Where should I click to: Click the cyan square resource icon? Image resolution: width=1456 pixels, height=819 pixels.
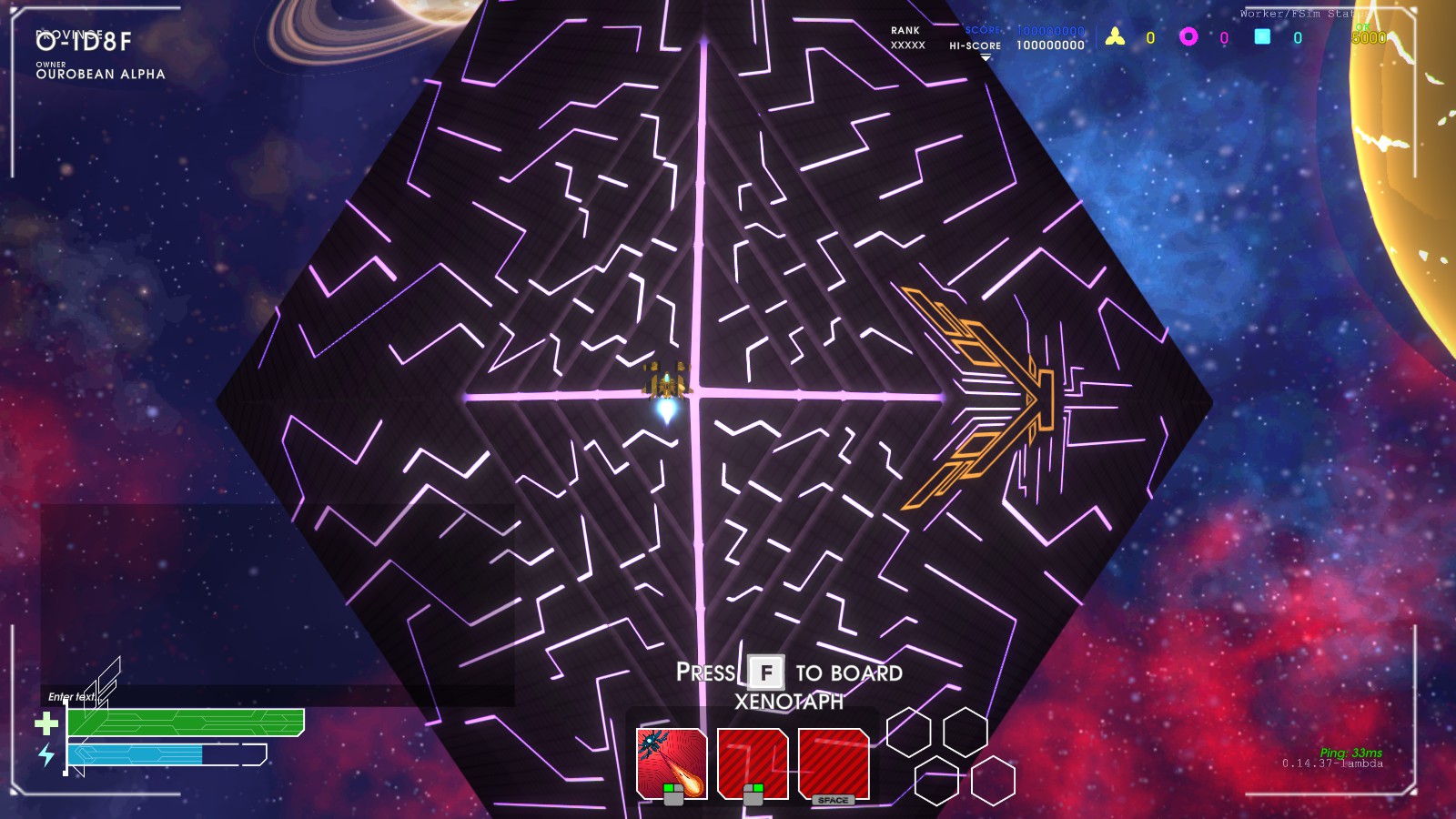click(x=1260, y=35)
